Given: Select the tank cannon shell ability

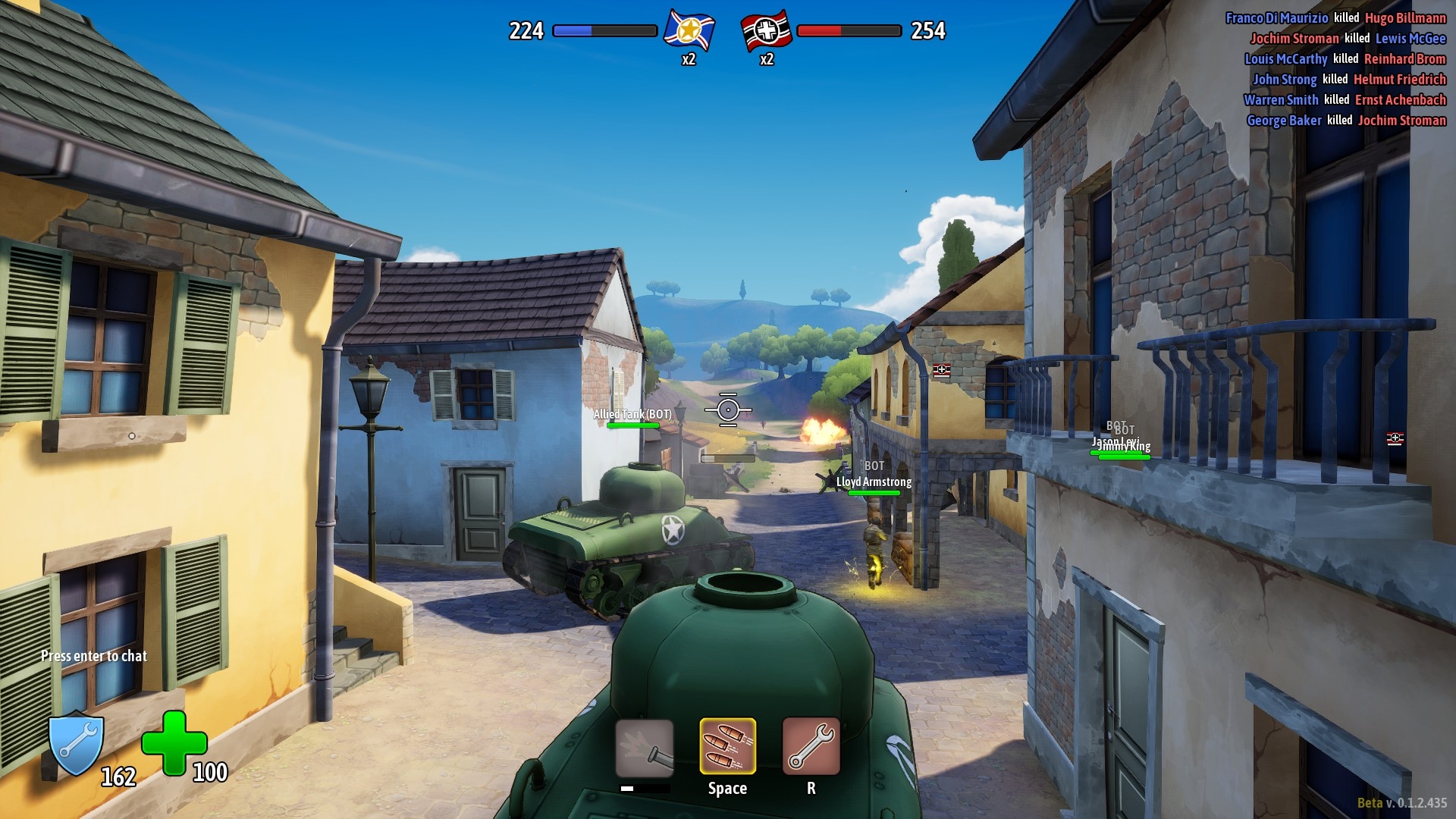Looking at the screenshot, I should (x=644, y=748).
